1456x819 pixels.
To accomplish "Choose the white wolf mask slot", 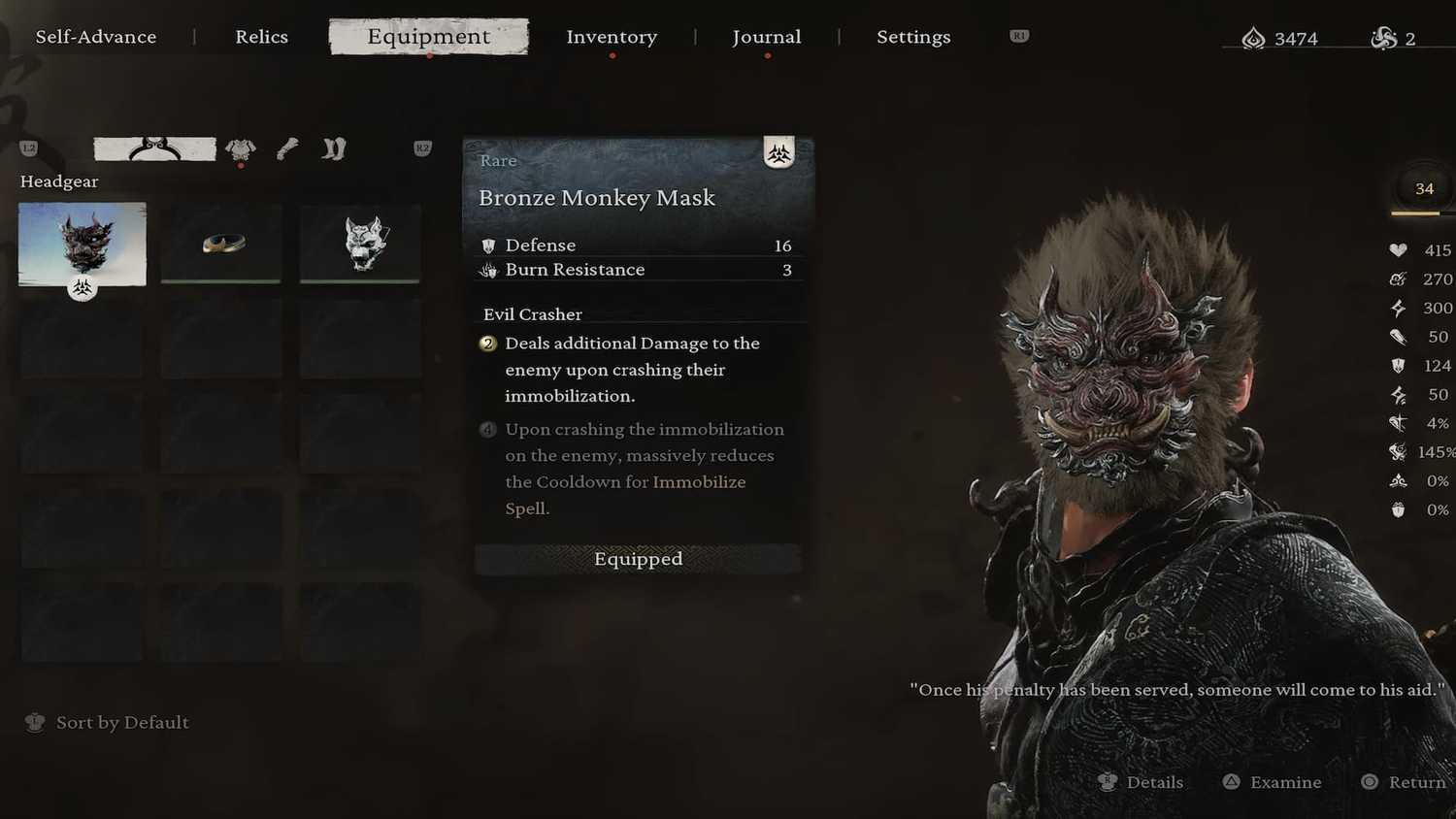I will pos(360,243).
